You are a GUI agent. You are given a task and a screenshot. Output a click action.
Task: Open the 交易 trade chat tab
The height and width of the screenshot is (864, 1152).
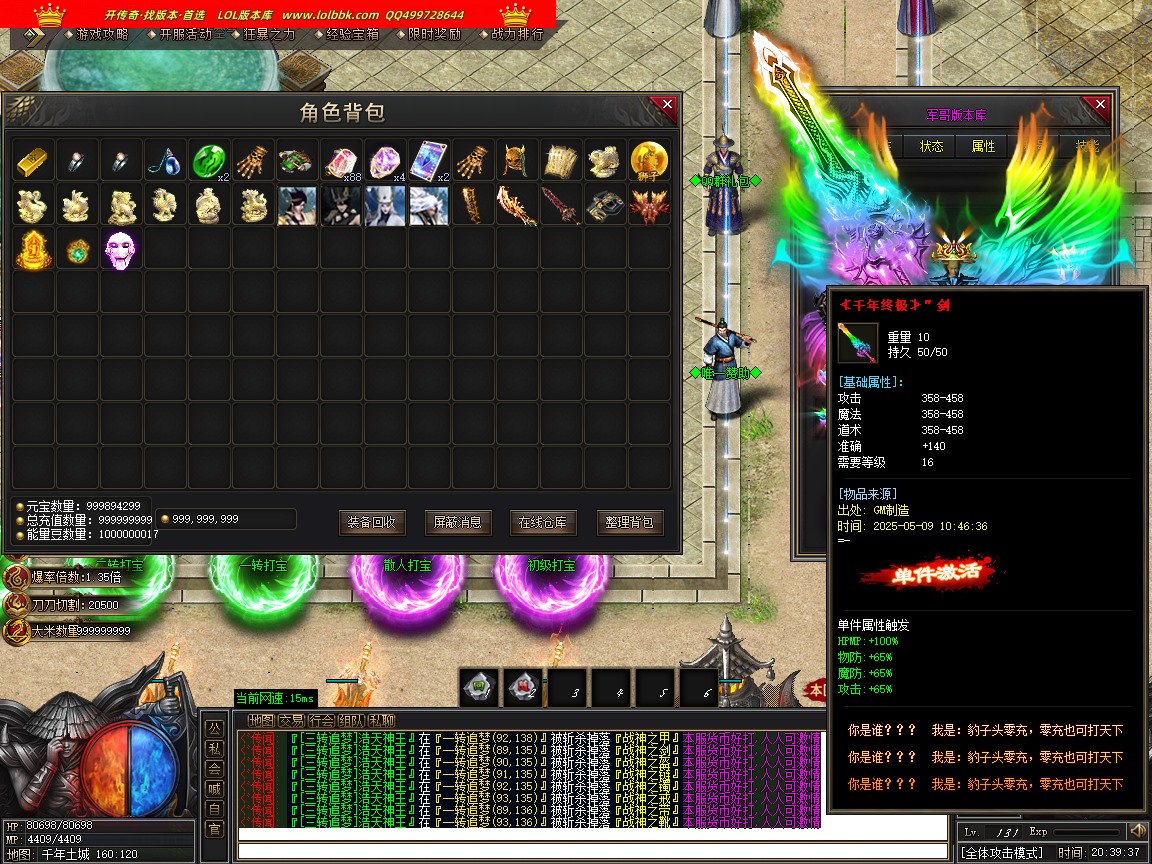[x=292, y=720]
